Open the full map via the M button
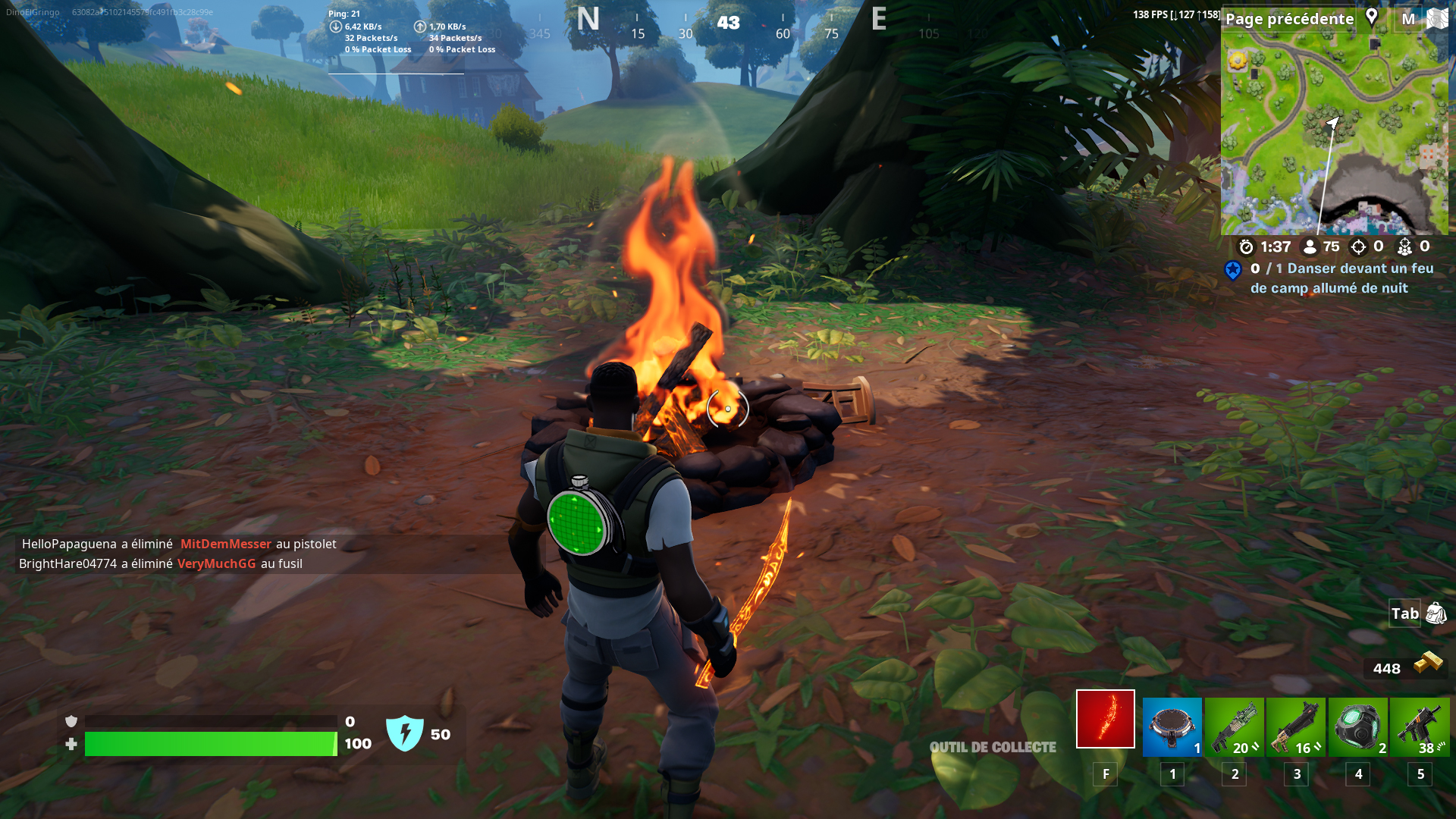Image resolution: width=1456 pixels, height=819 pixels. (x=1408, y=18)
